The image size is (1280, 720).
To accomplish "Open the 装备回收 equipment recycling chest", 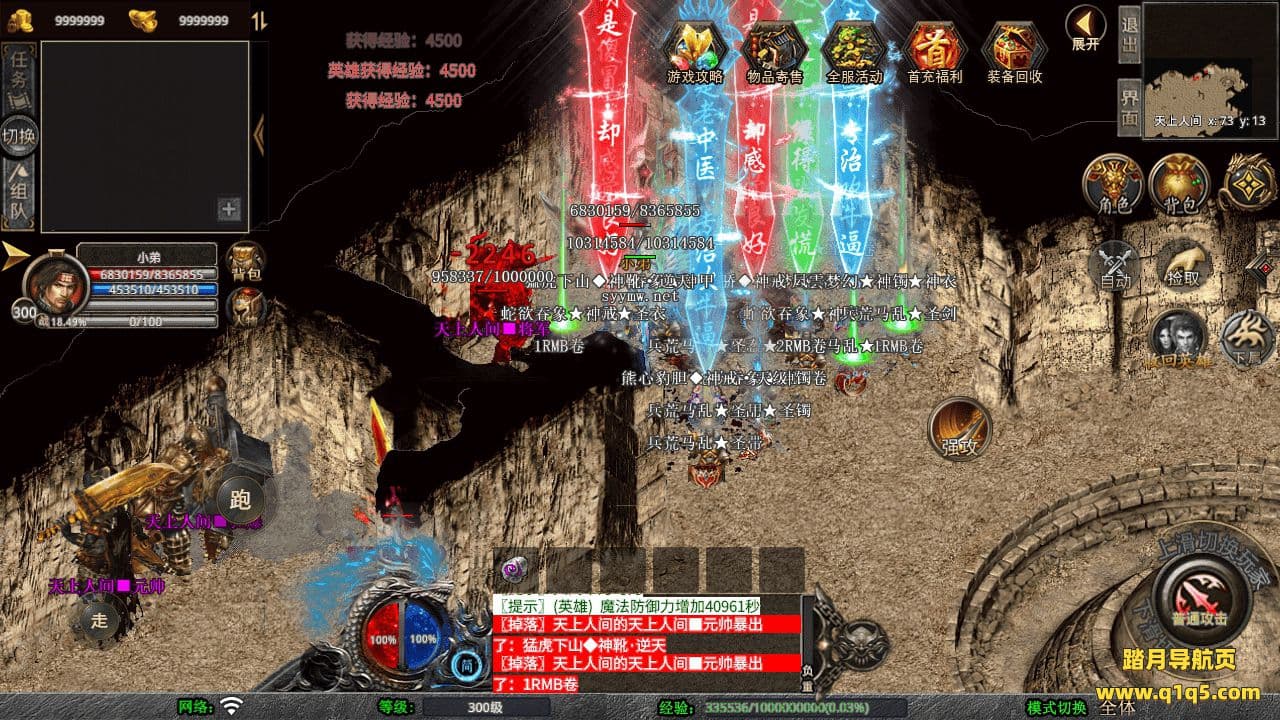I will pos(1014,50).
